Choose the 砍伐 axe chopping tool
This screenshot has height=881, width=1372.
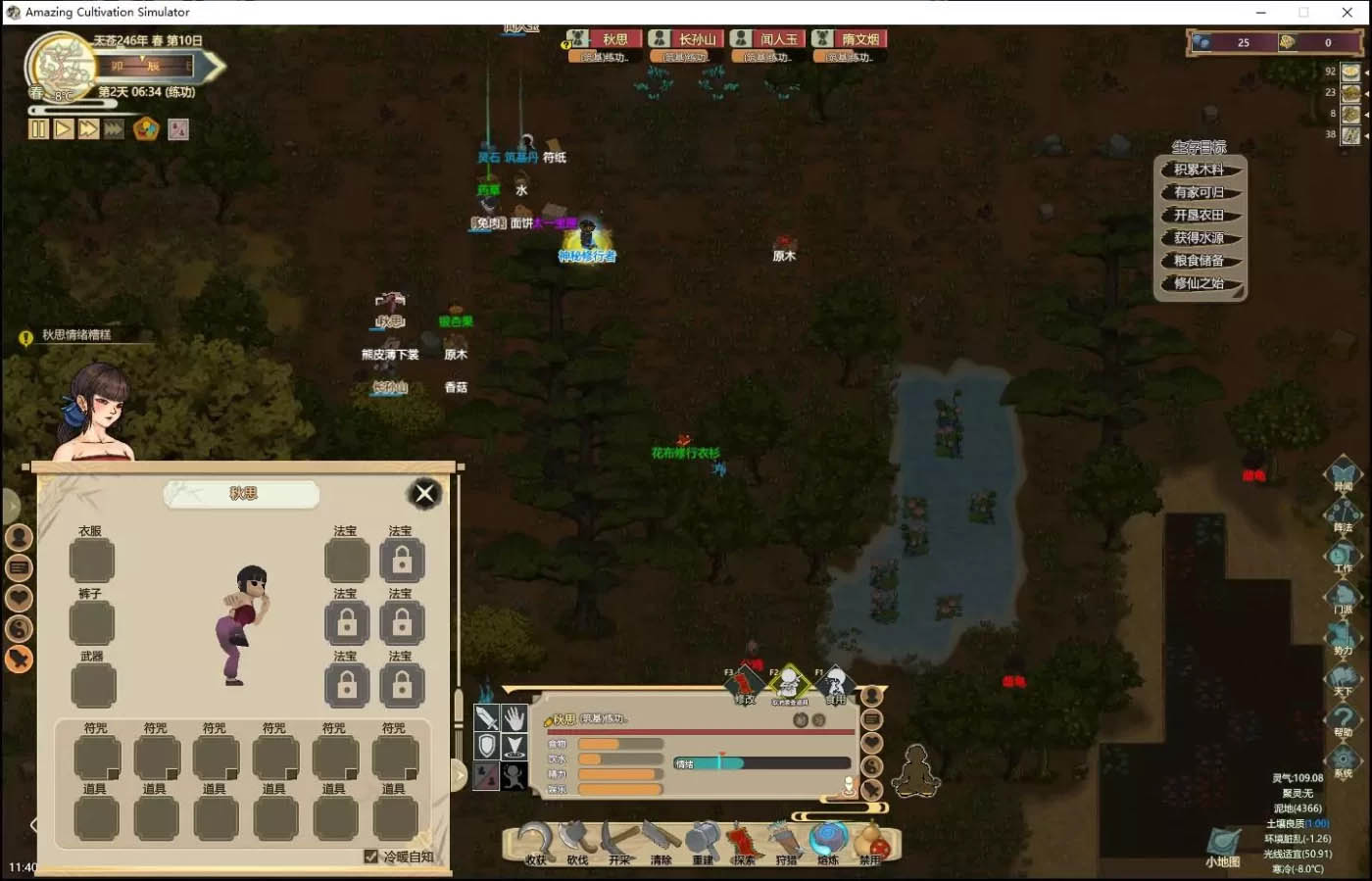pos(577,842)
